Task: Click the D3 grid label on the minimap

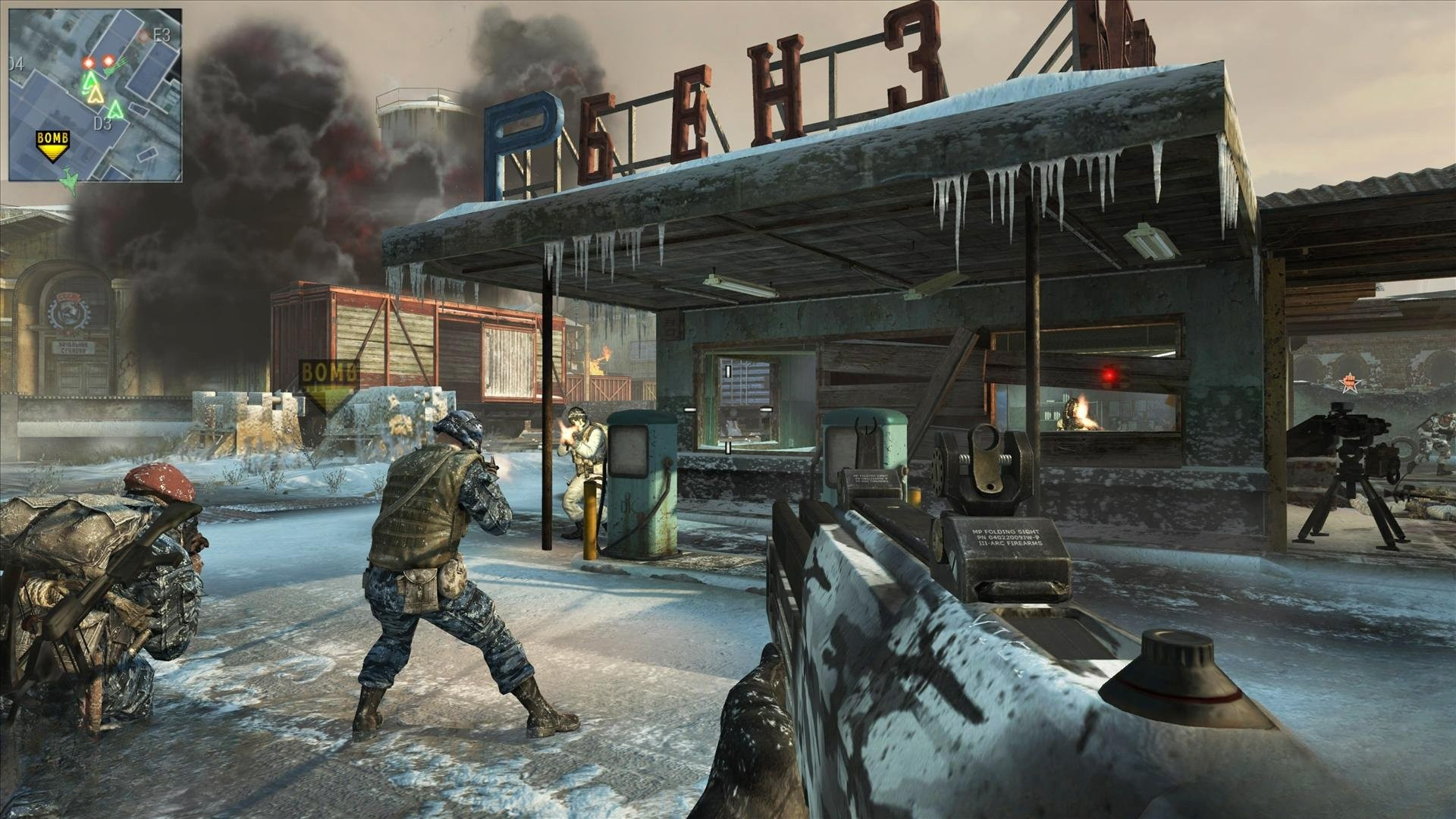Action: tap(103, 124)
